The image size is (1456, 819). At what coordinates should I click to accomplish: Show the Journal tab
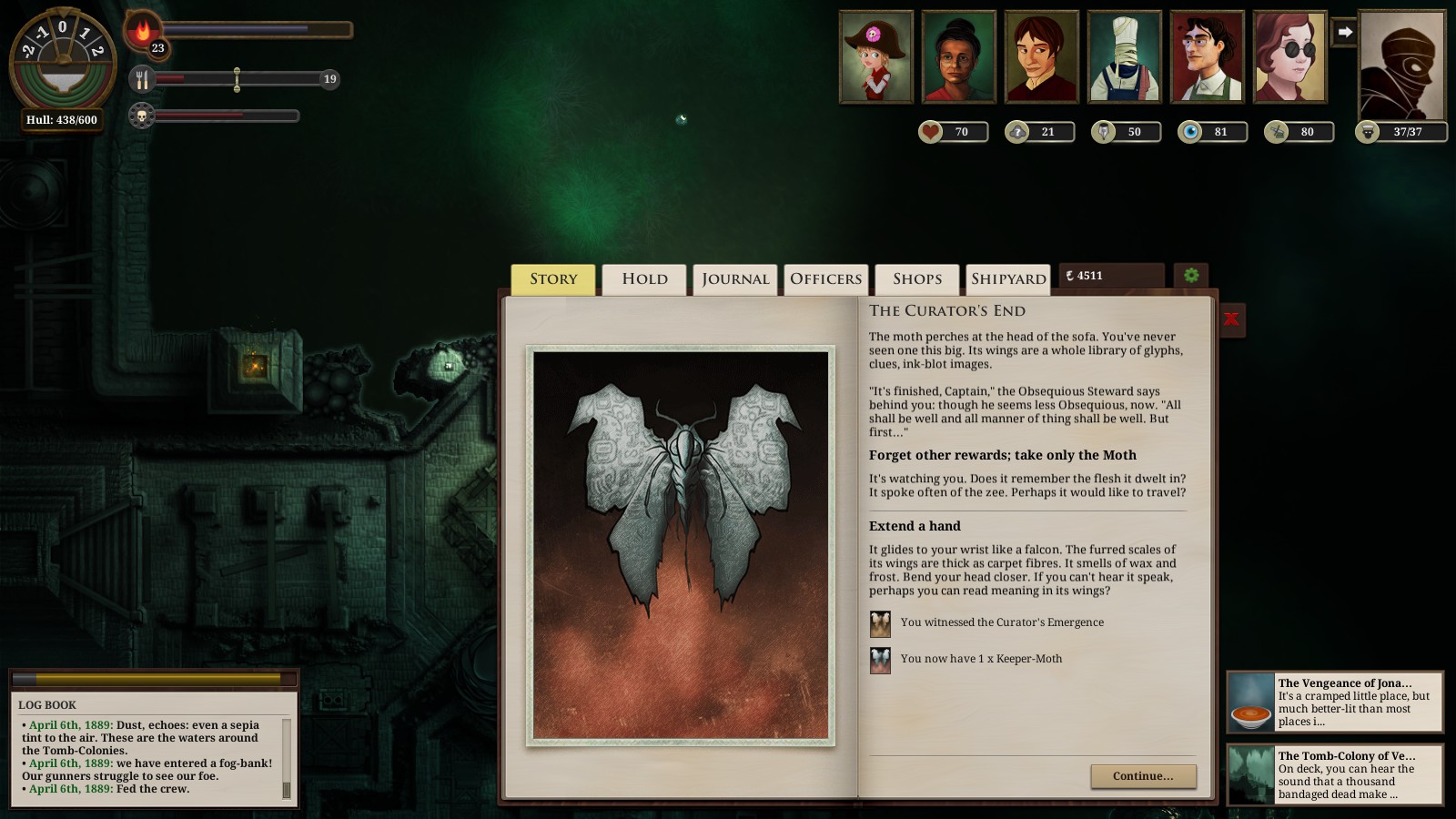click(x=735, y=279)
